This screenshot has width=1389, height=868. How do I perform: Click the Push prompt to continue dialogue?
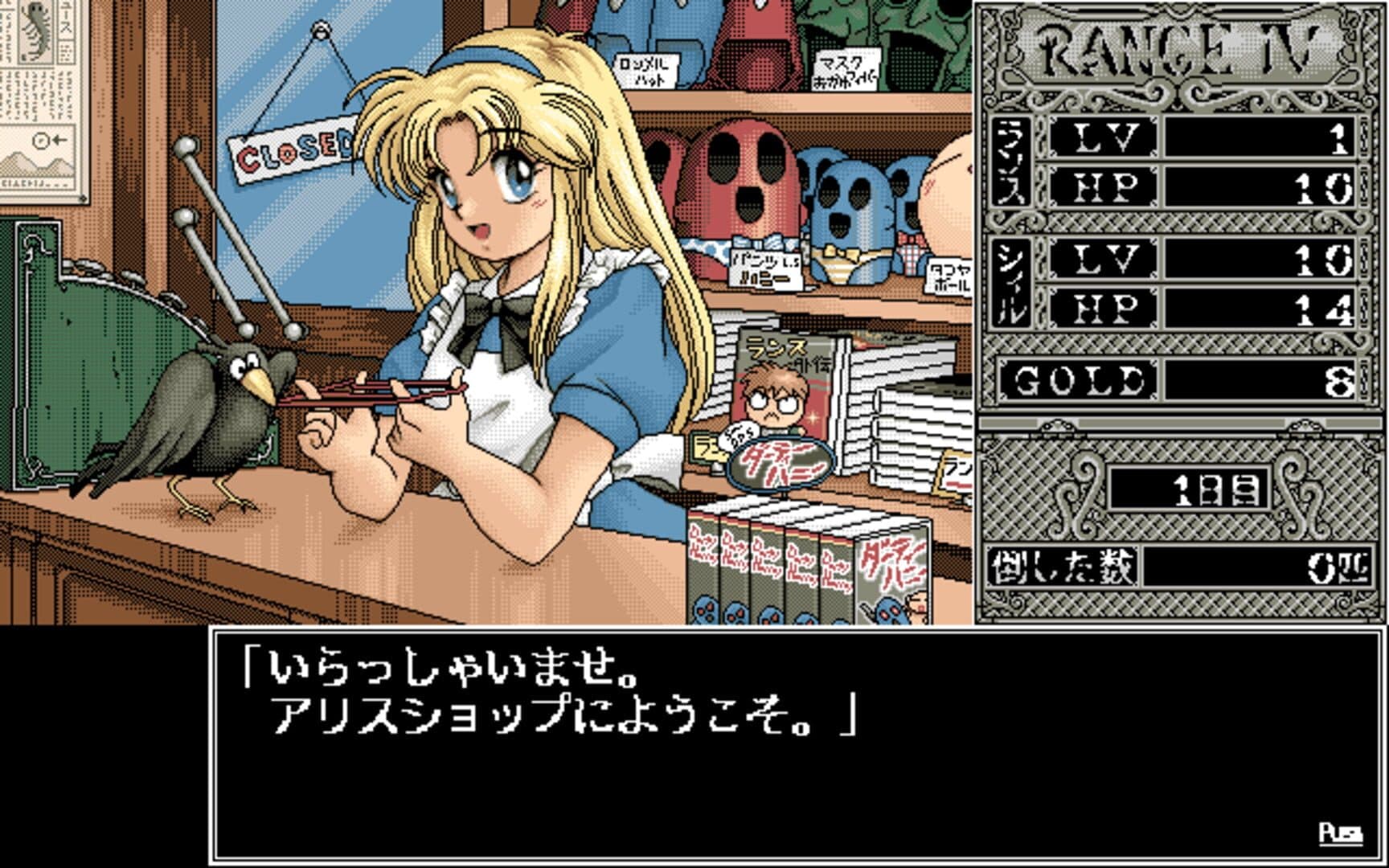click(1340, 833)
